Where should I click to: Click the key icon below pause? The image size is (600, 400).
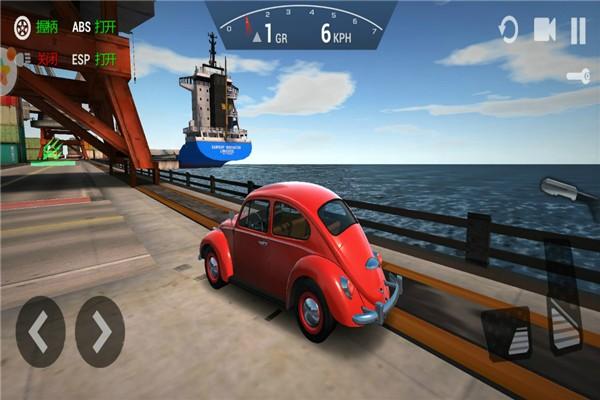(x=578, y=76)
